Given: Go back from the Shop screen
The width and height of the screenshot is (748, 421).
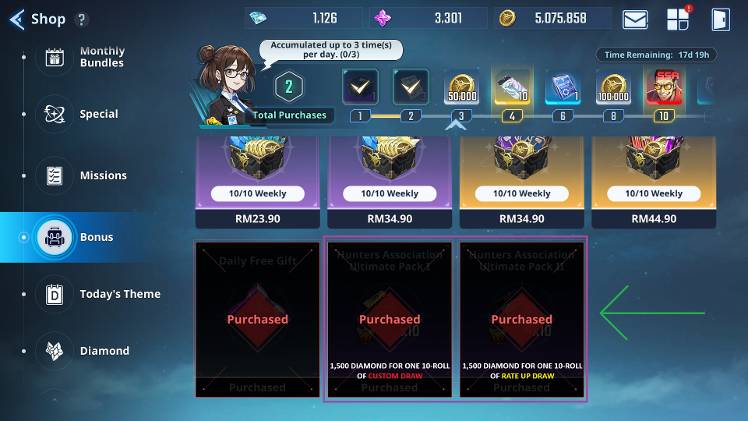Looking at the screenshot, I should pos(16,18).
